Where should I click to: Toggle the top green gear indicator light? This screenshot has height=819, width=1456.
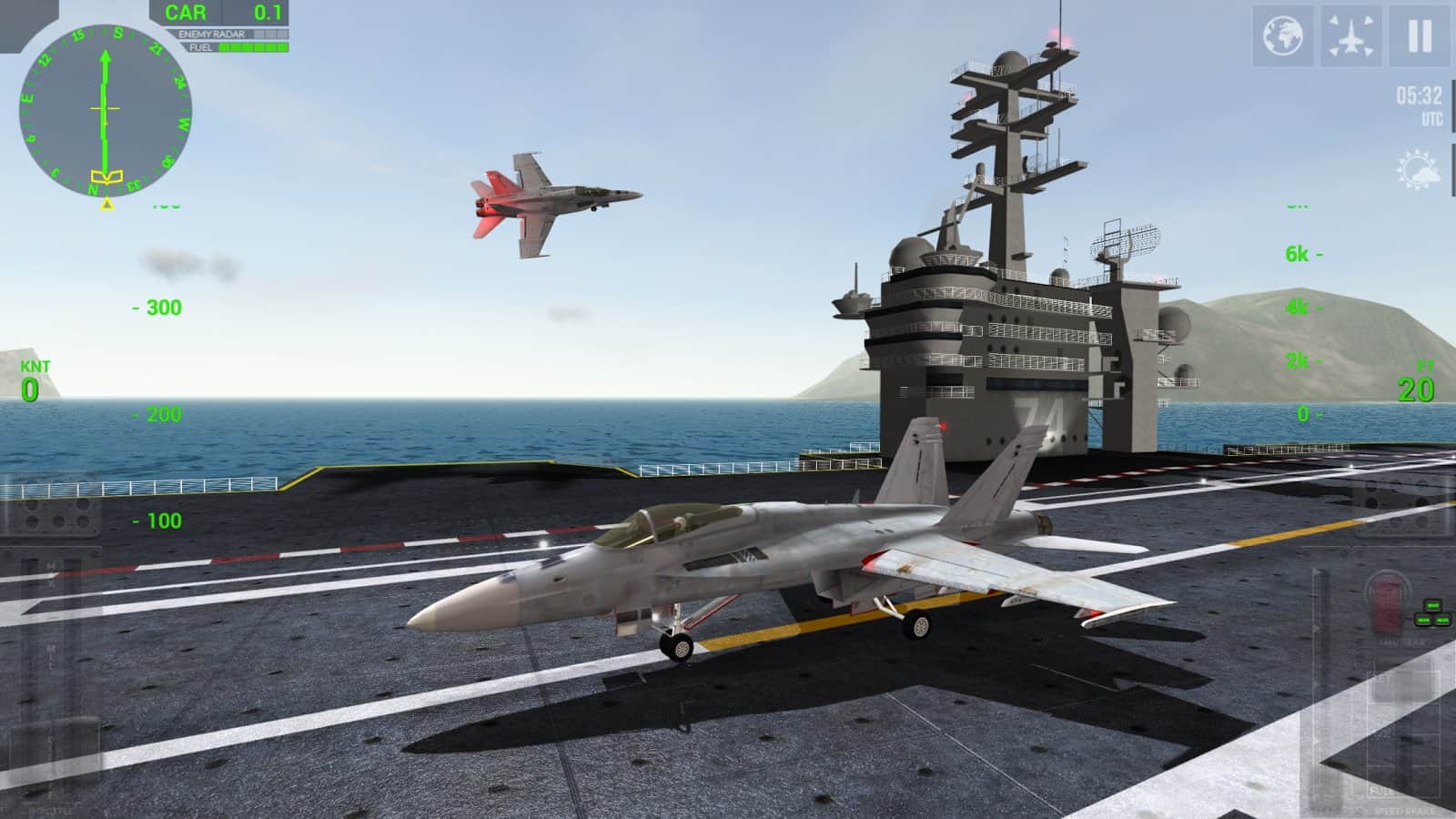coord(1432,605)
